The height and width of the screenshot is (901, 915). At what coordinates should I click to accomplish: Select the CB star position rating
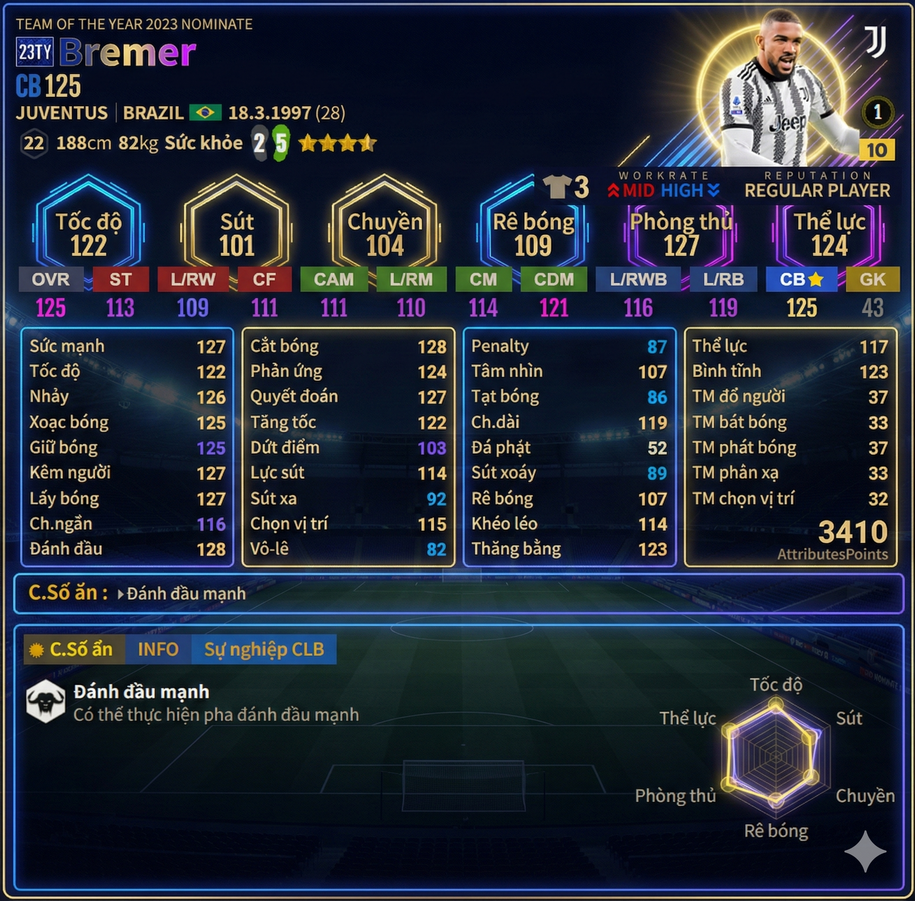click(x=802, y=279)
